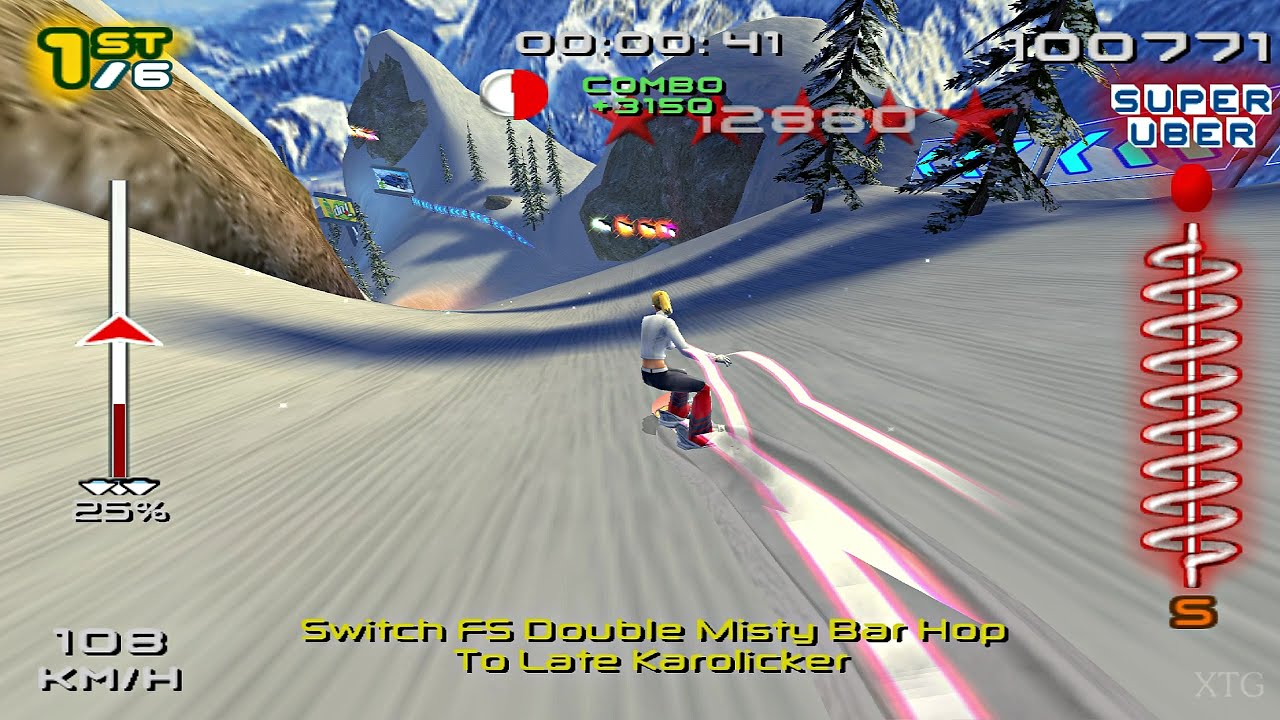The image size is (1280, 720).
Task: Expand the 108 KM/H speed readout
Action: (x=110, y=658)
